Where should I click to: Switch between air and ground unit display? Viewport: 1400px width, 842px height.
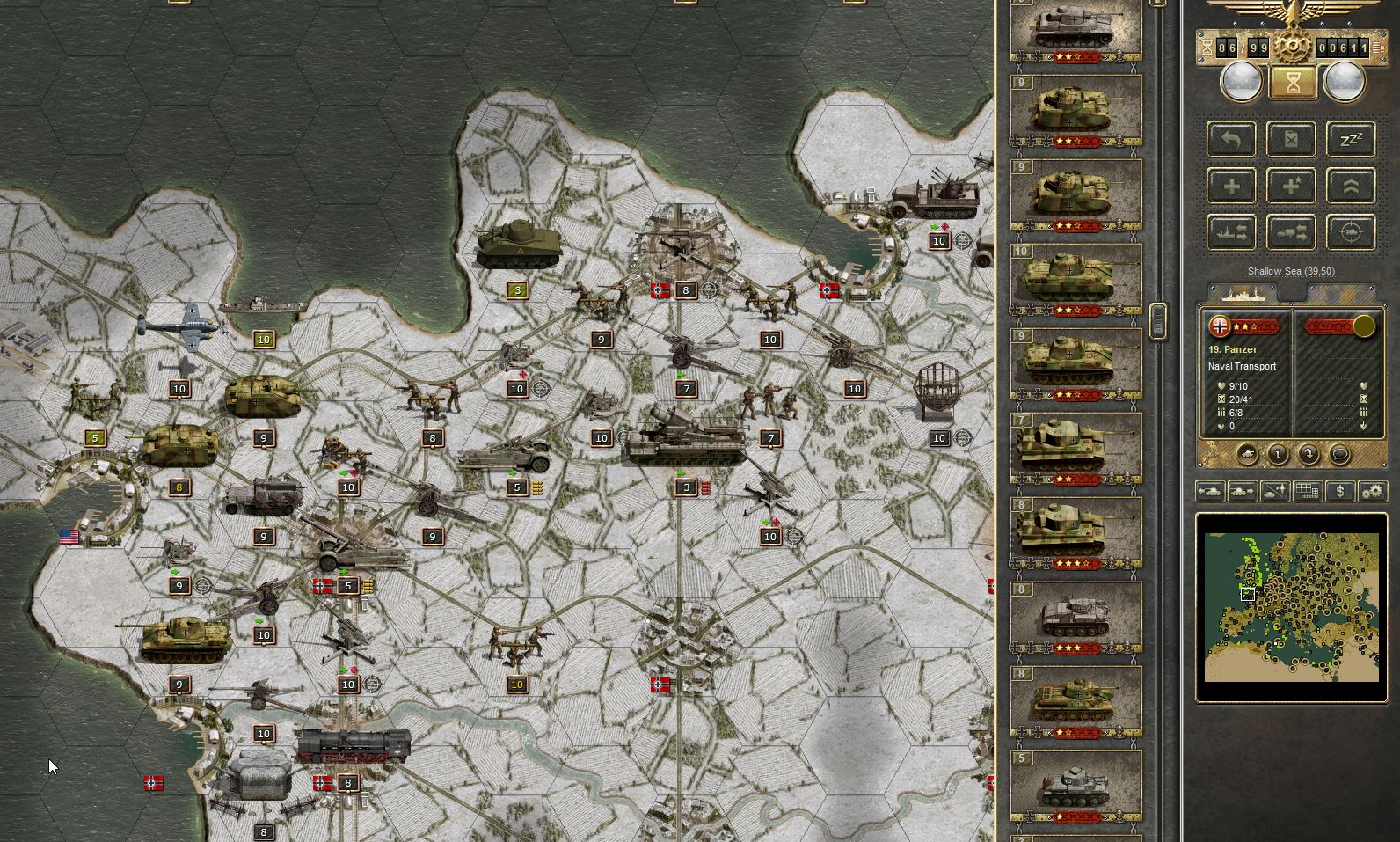1275,491
